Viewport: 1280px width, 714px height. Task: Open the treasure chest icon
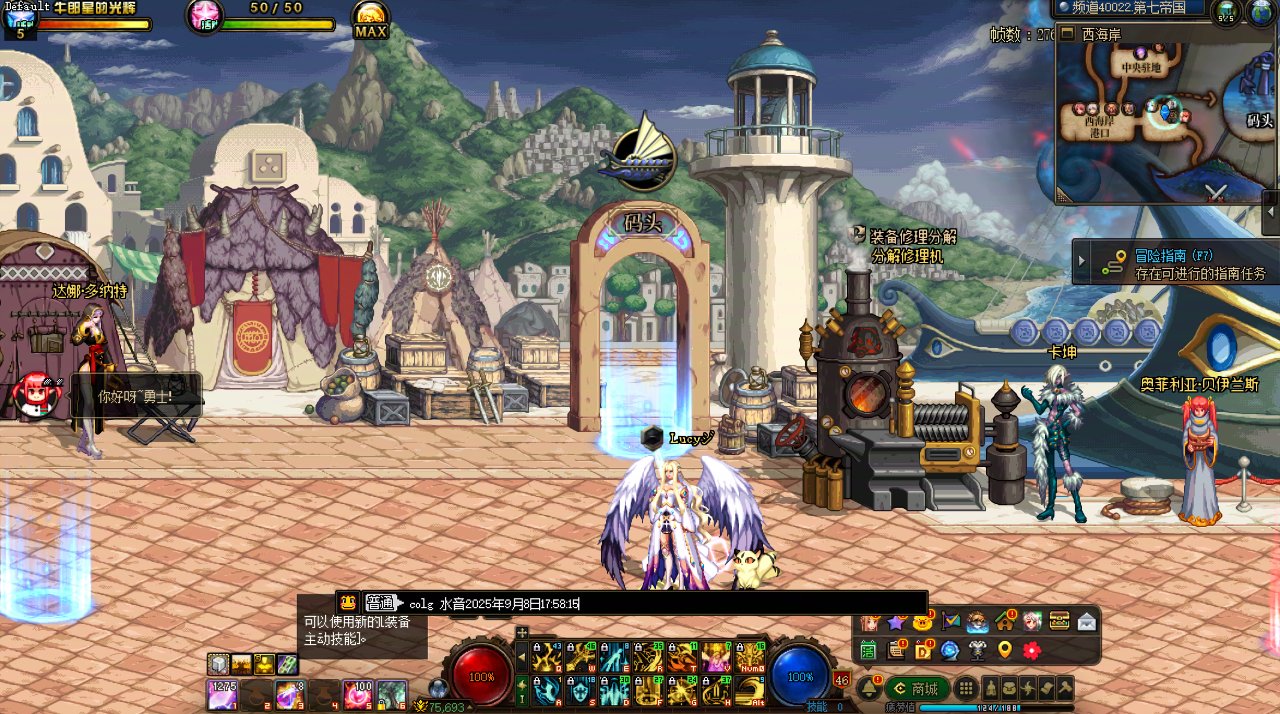tap(1059, 622)
